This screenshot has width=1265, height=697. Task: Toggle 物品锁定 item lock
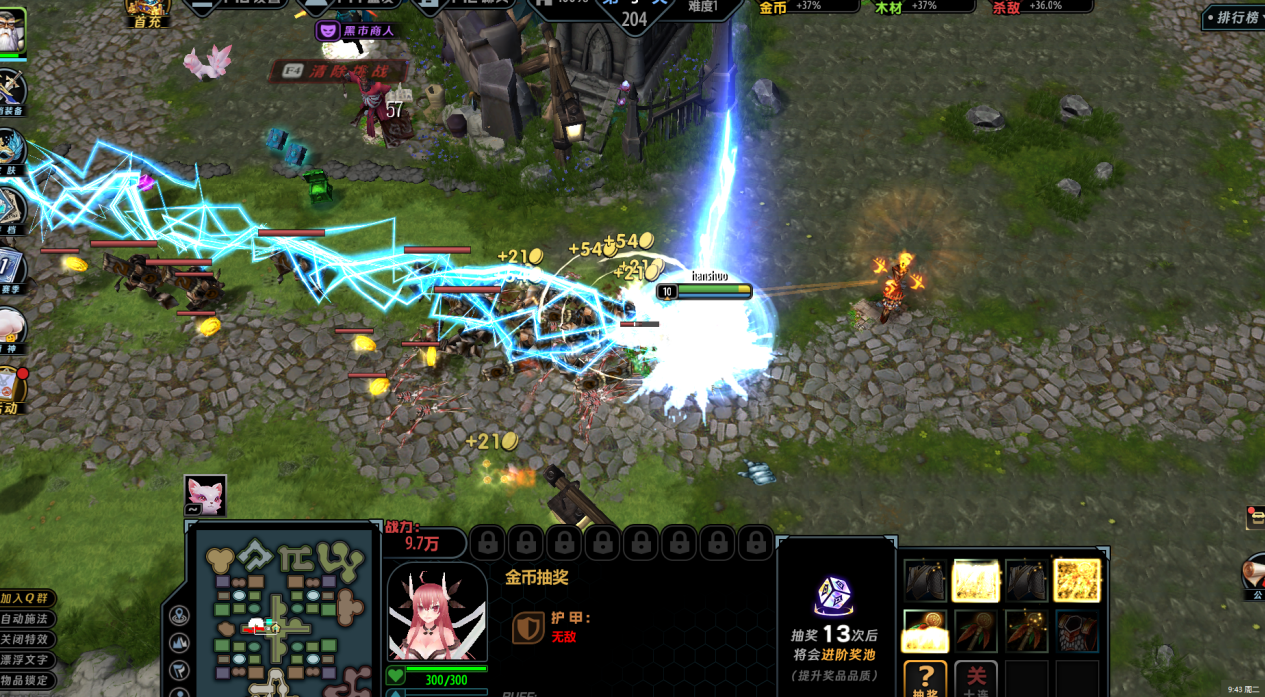(x=26, y=681)
